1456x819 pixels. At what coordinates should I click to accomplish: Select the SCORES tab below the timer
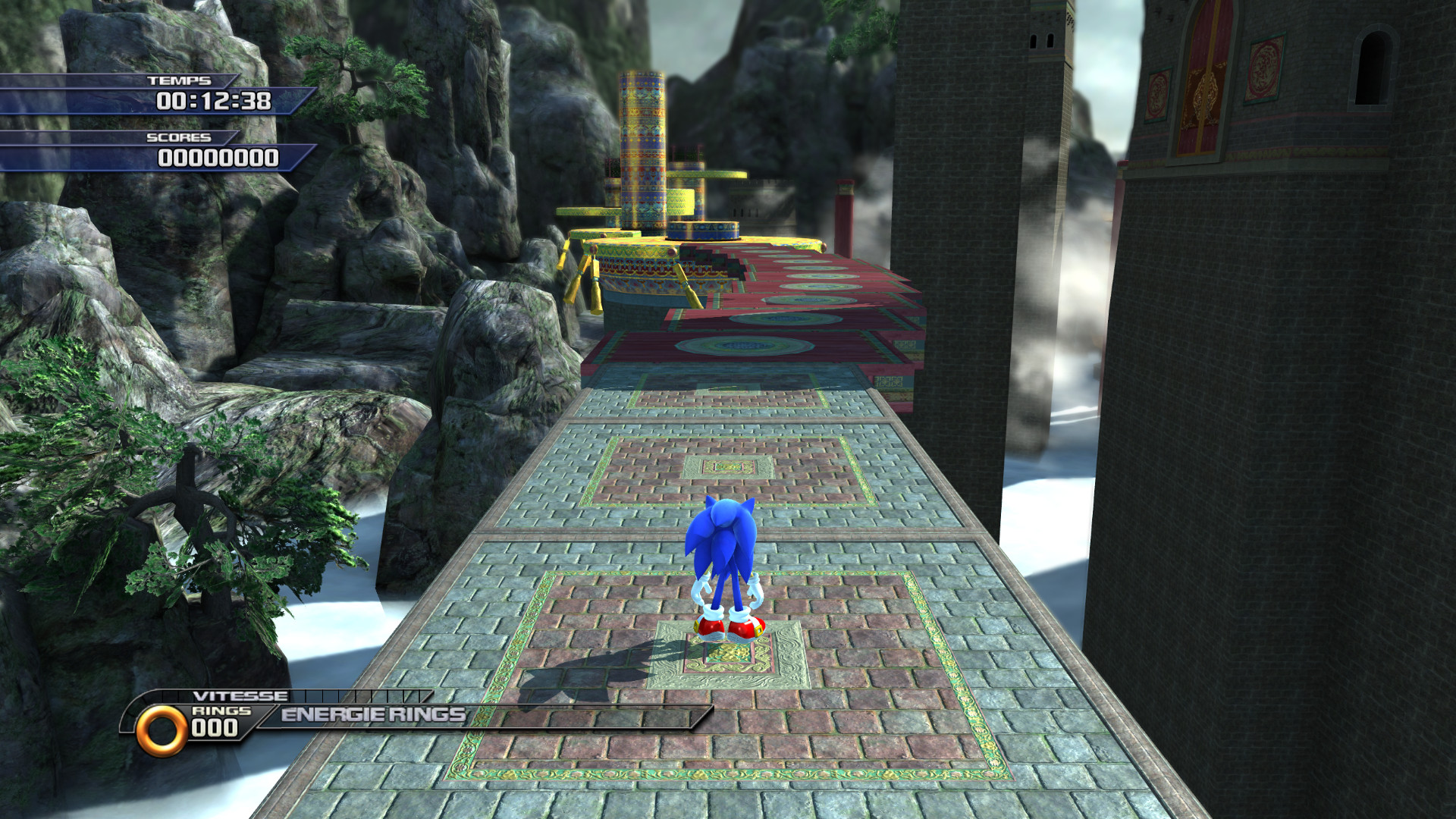pos(179,140)
